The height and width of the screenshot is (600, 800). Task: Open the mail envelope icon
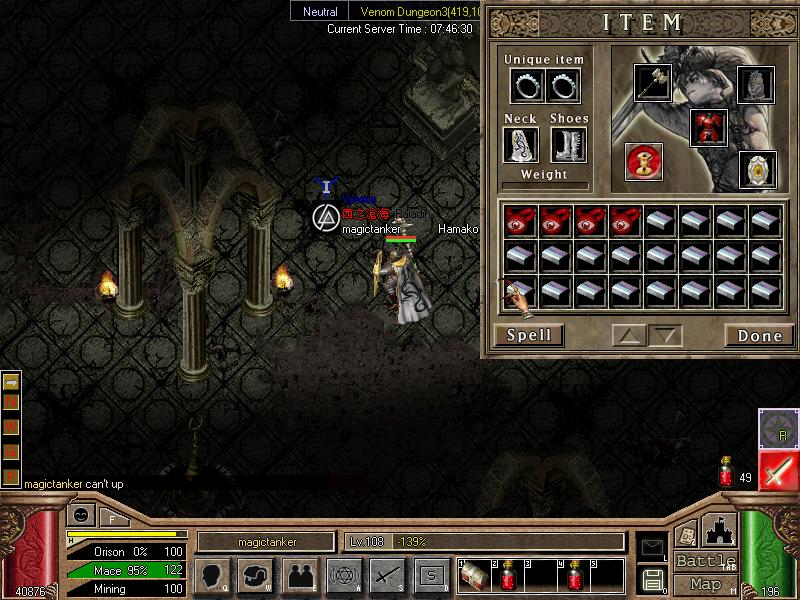pos(652,547)
